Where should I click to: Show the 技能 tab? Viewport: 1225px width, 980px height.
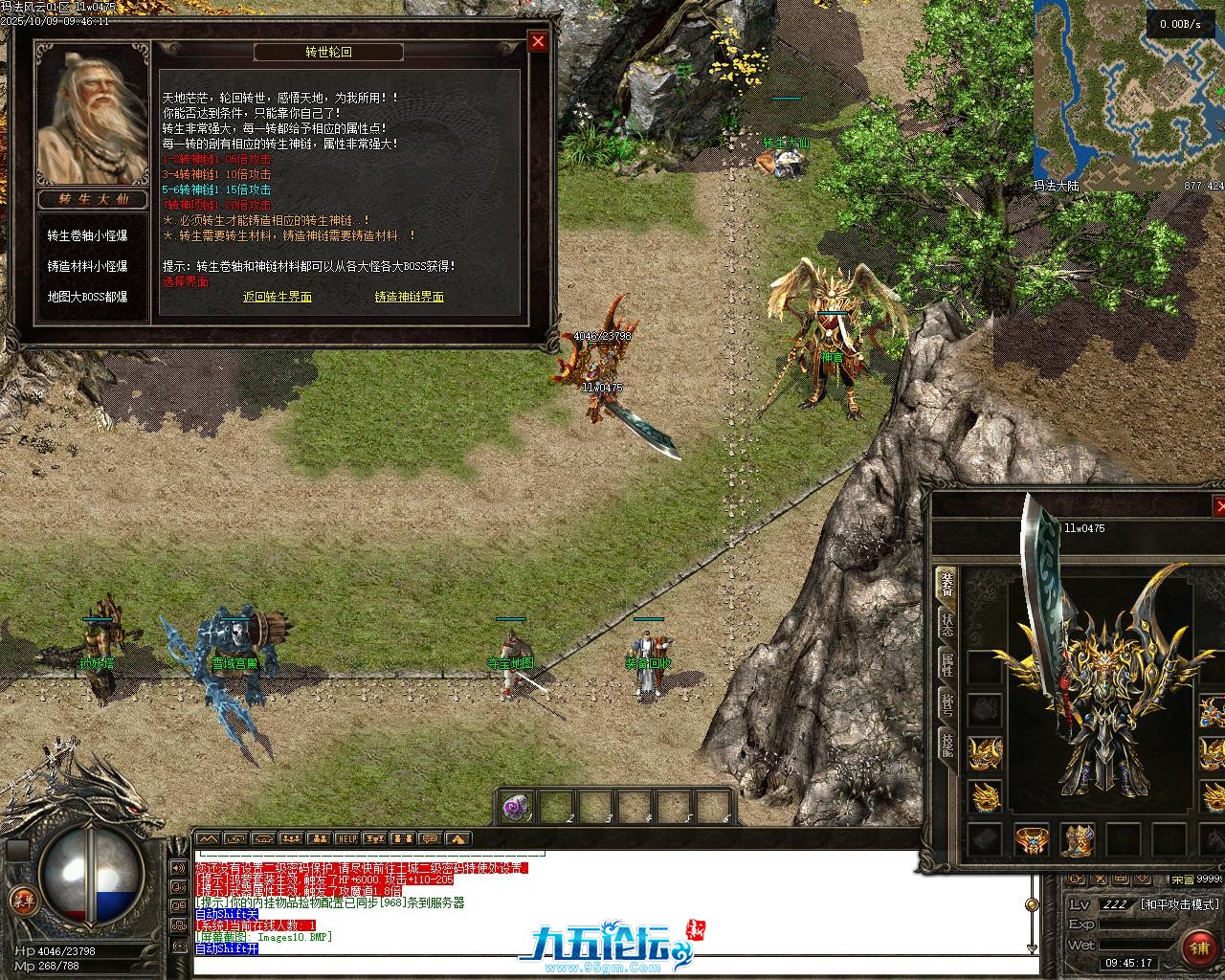947,744
